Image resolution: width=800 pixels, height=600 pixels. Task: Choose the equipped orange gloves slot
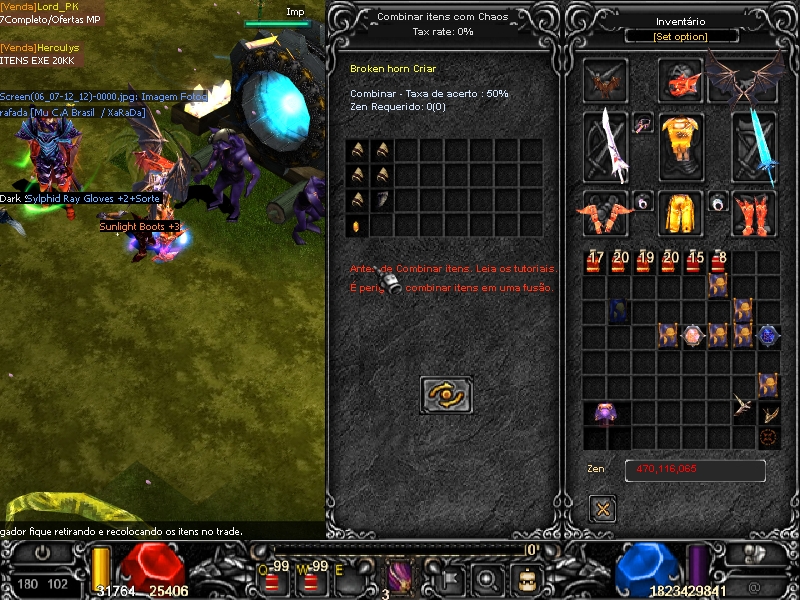[606, 213]
